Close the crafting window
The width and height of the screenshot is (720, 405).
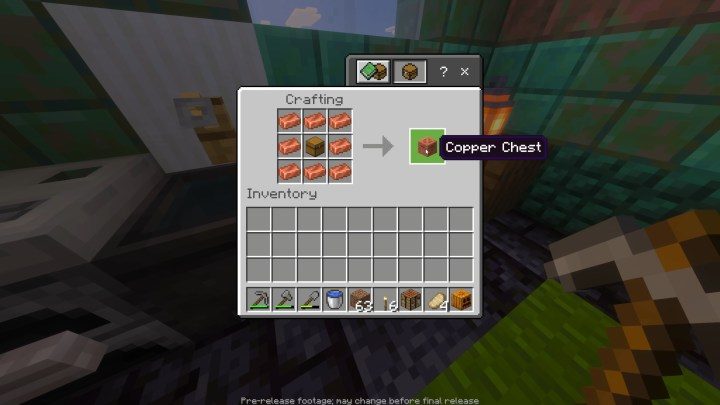(464, 72)
